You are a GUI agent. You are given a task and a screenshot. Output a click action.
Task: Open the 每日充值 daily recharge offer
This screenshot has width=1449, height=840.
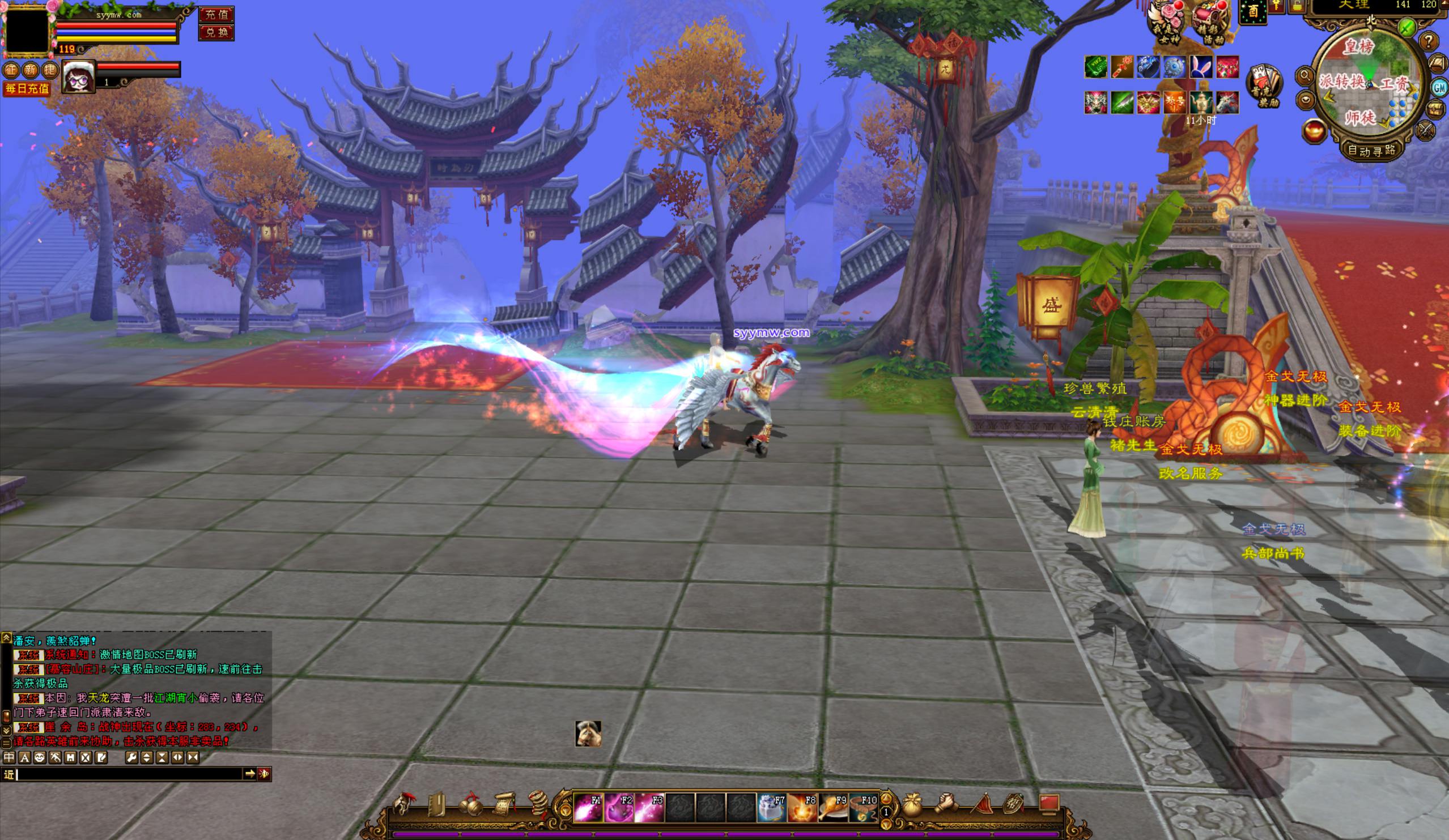click(x=27, y=89)
